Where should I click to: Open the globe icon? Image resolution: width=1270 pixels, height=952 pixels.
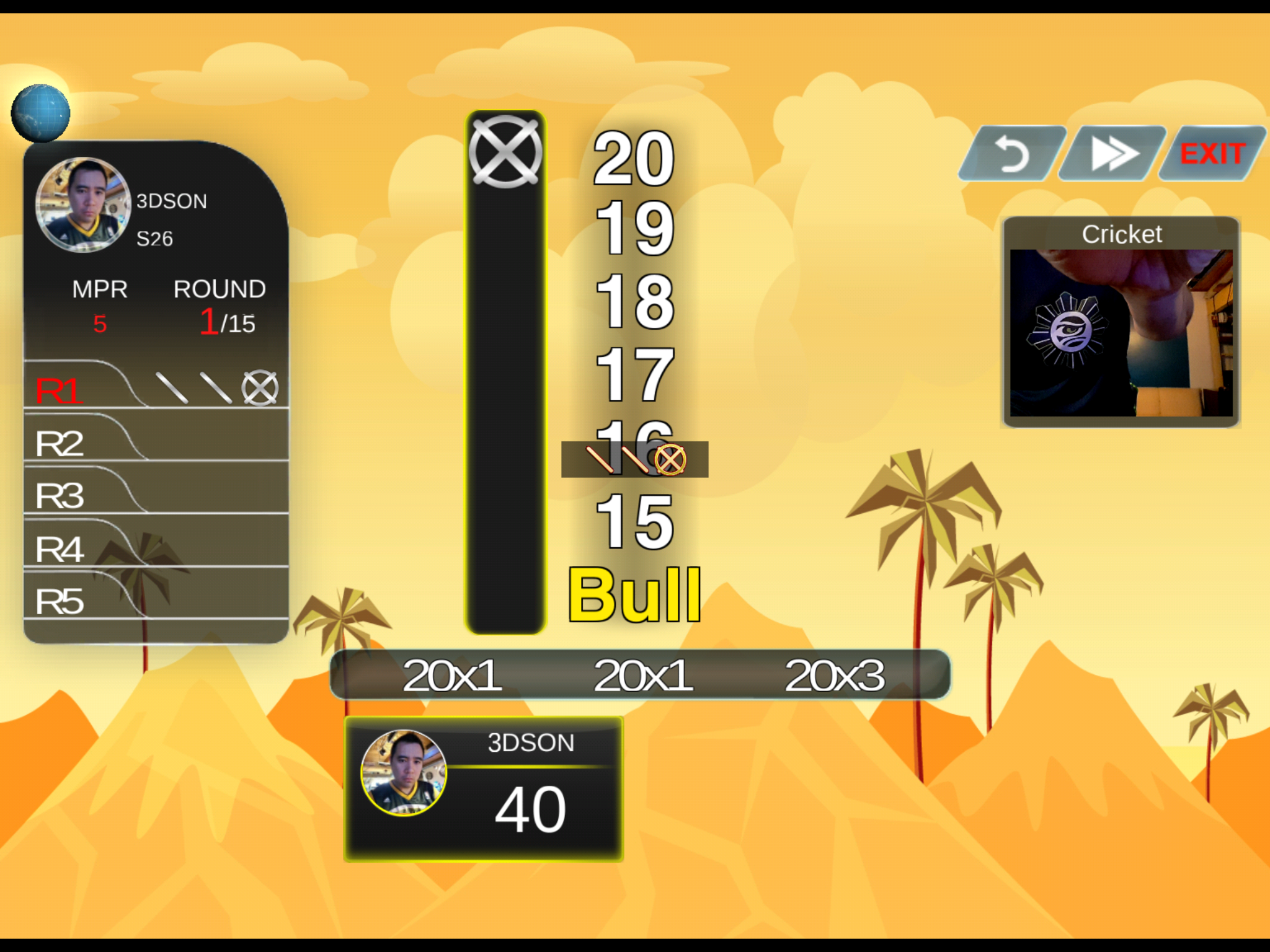click(x=41, y=113)
